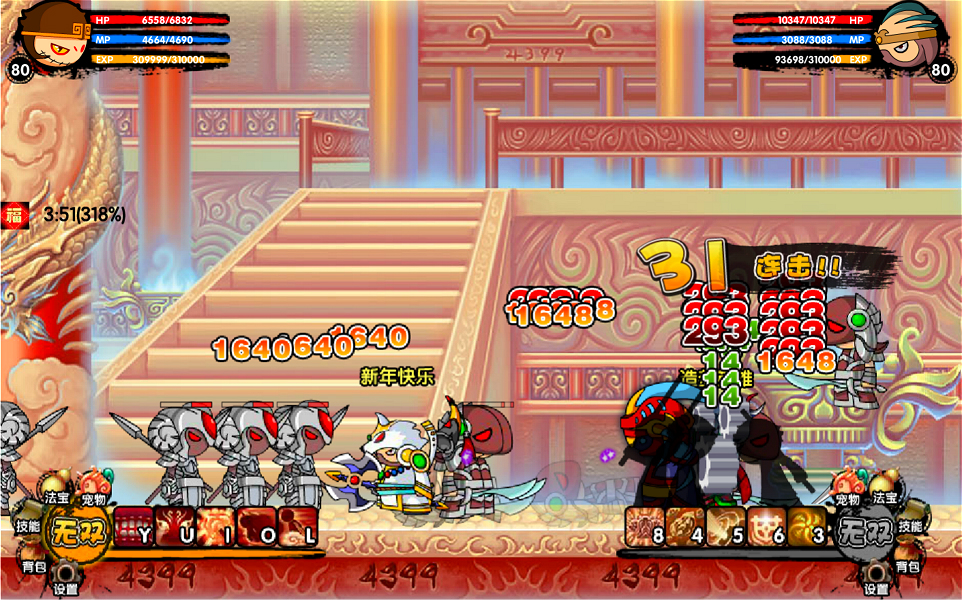Activate player two's grey 无双 button
Image resolution: width=962 pixels, height=600 pixels.
[x=864, y=527]
